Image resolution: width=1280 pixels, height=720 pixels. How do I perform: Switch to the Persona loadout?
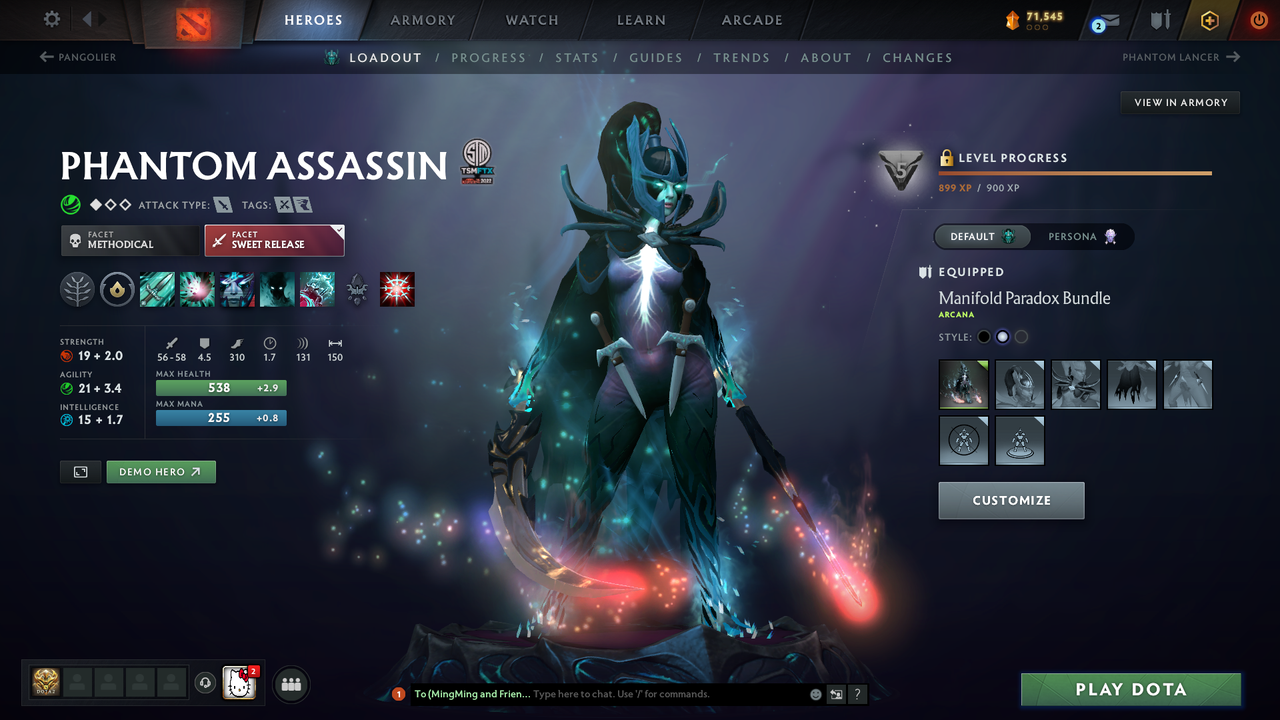1083,236
